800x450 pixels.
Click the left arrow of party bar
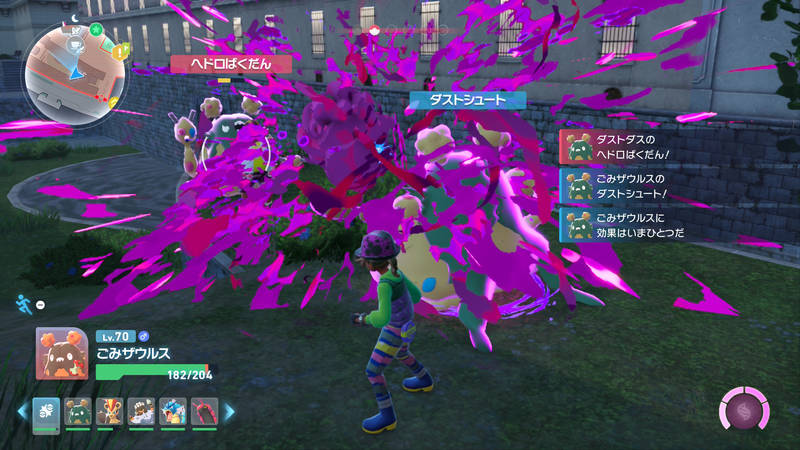[x=21, y=411]
